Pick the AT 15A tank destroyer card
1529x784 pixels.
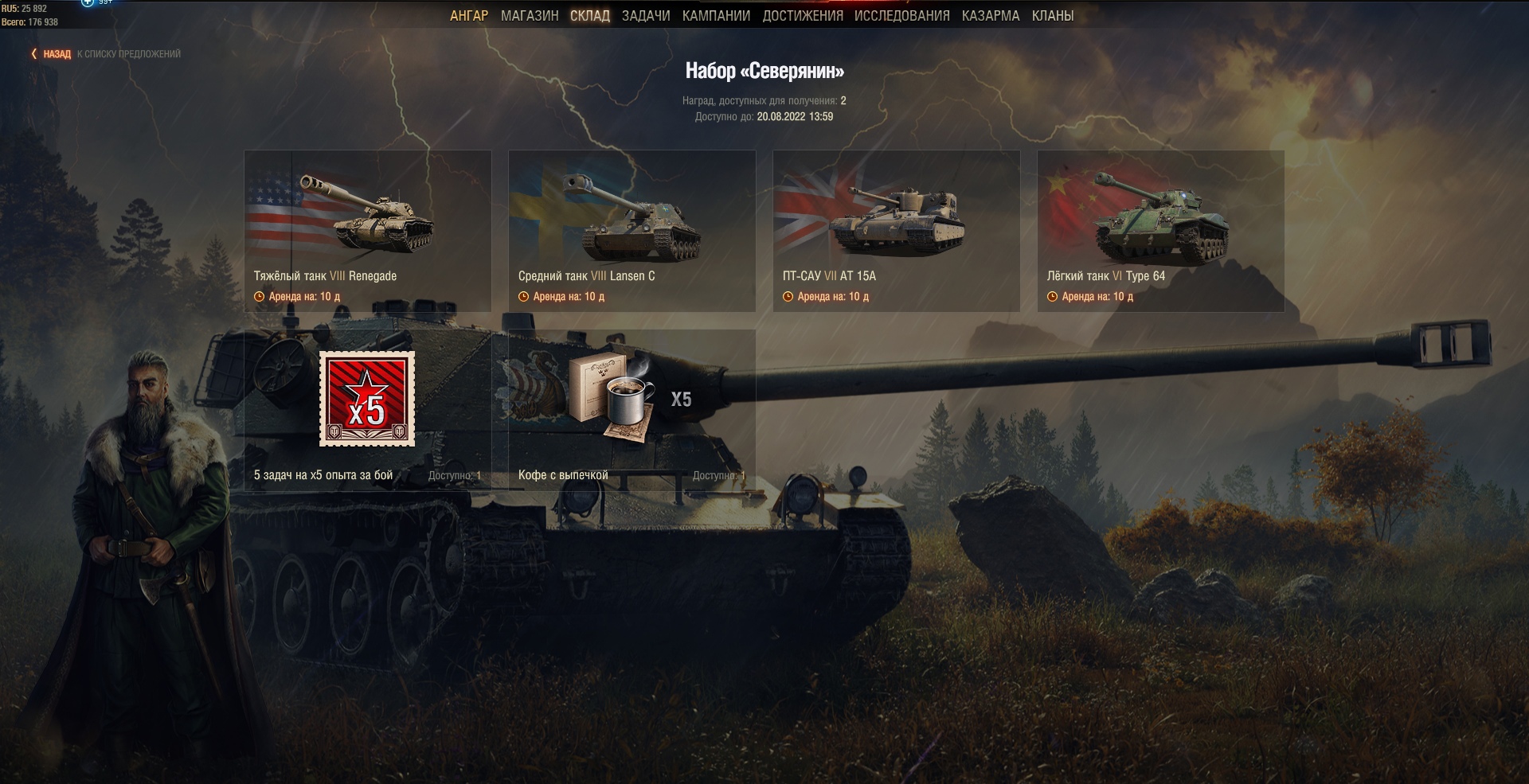pyautogui.click(x=897, y=231)
